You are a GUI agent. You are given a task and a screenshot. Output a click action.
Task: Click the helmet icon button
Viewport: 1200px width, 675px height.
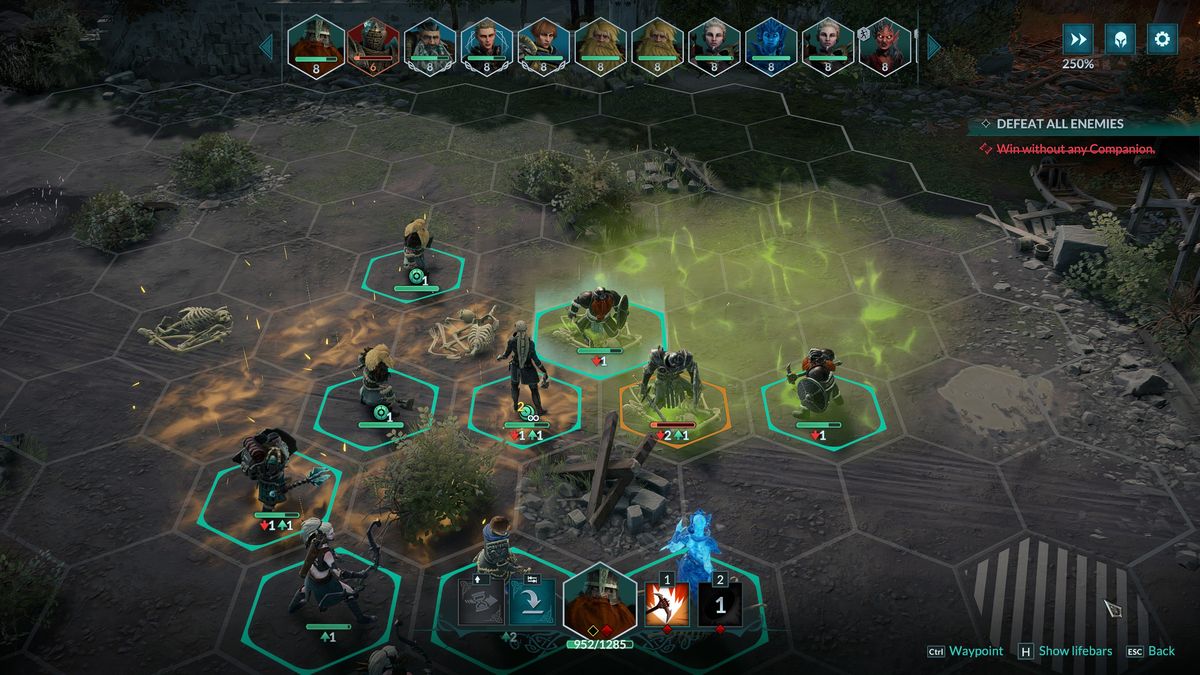pos(1119,39)
